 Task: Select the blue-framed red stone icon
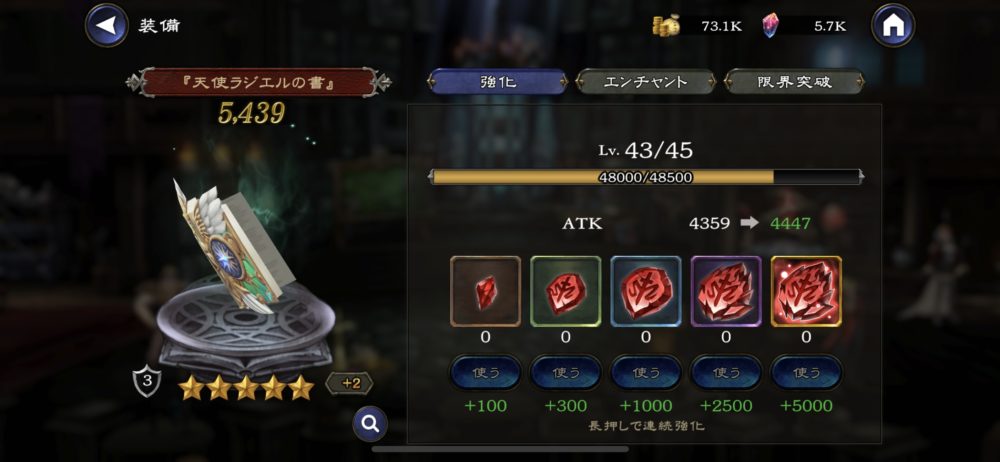click(646, 291)
